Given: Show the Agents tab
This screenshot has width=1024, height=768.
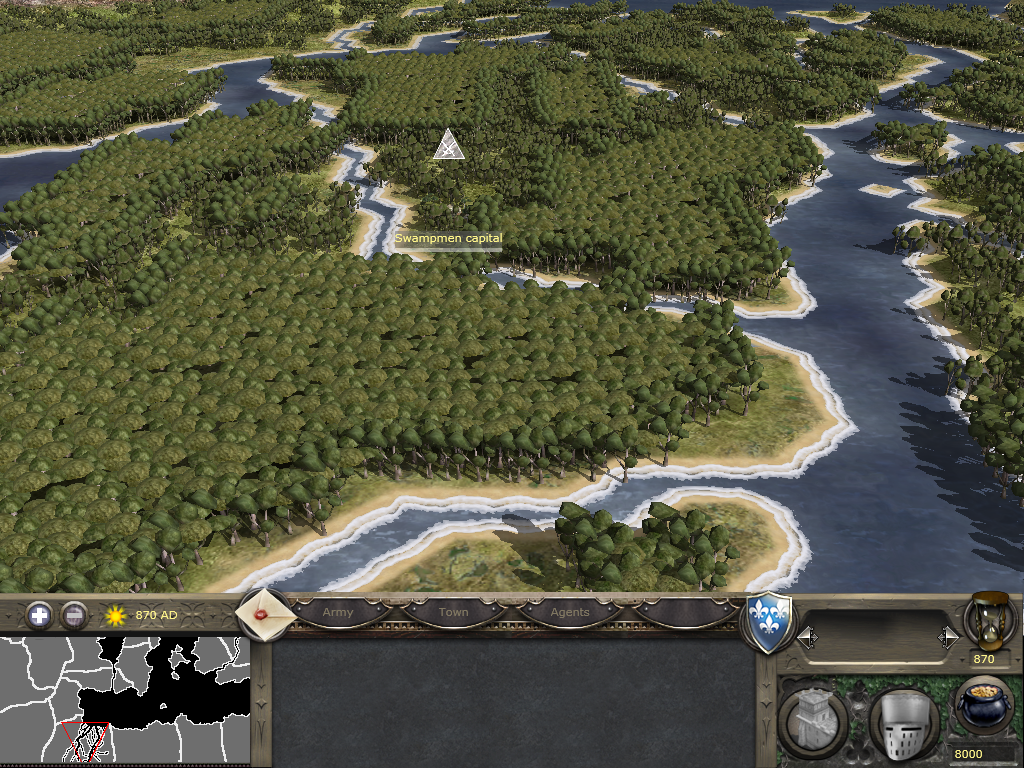Looking at the screenshot, I should pyautogui.click(x=570, y=612).
